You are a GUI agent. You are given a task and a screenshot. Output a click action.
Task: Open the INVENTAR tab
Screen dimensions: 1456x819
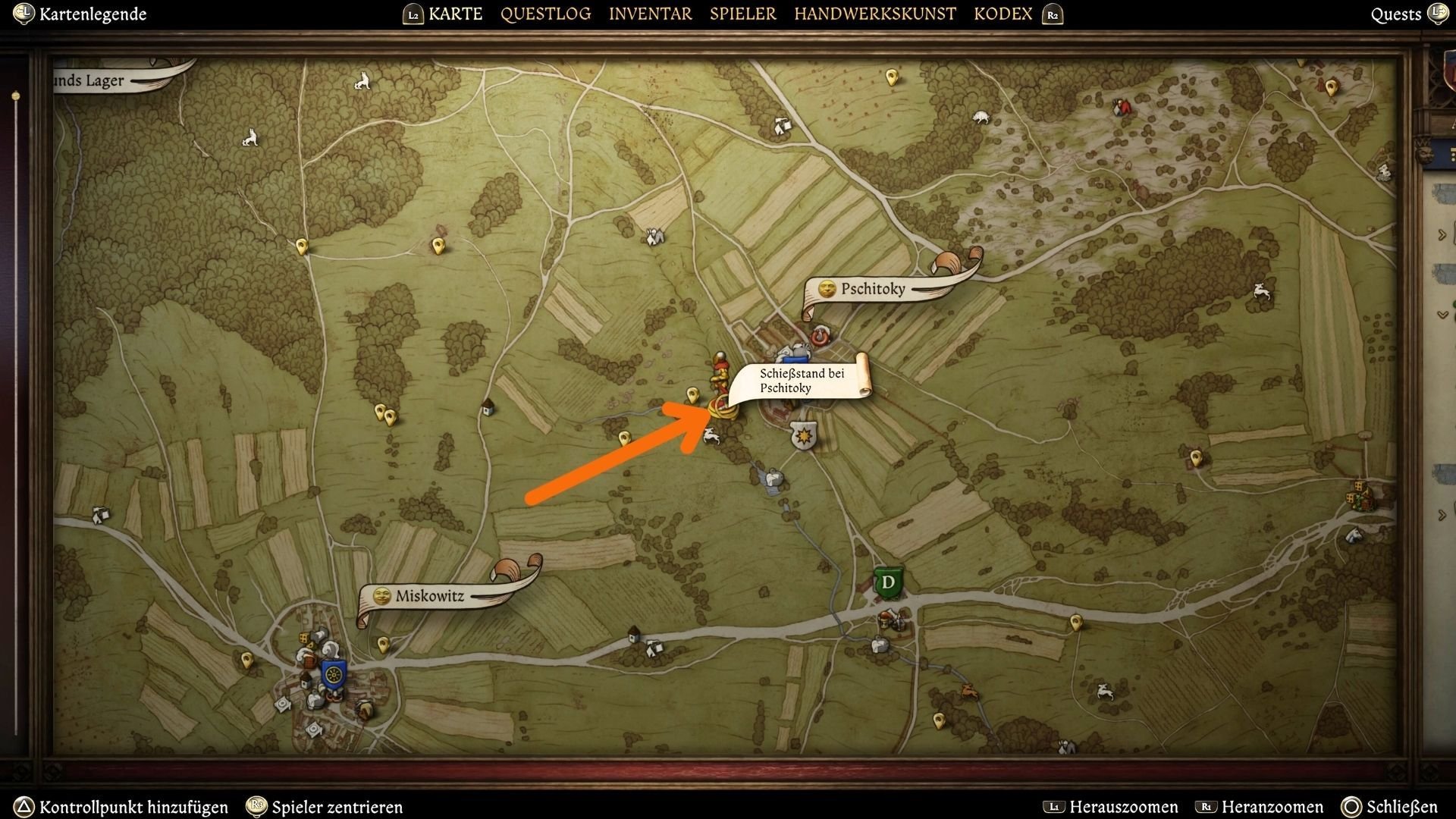(x=650, y=14)
